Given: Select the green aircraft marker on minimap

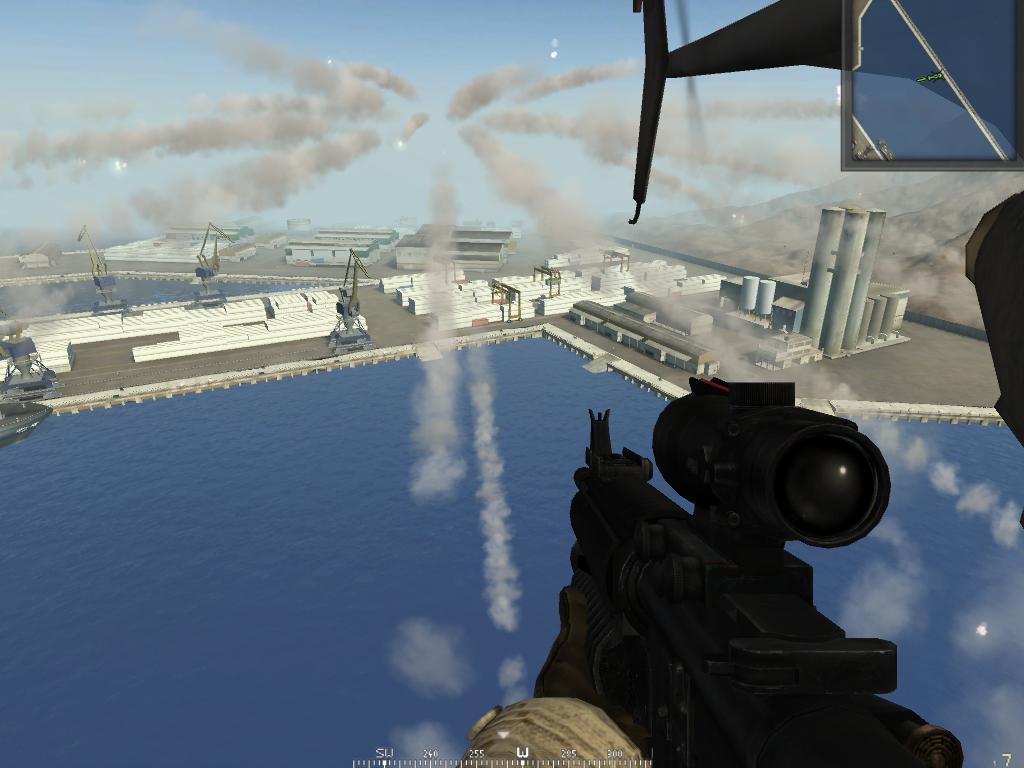Looking at the screenshot, I should tap(930, 77).
